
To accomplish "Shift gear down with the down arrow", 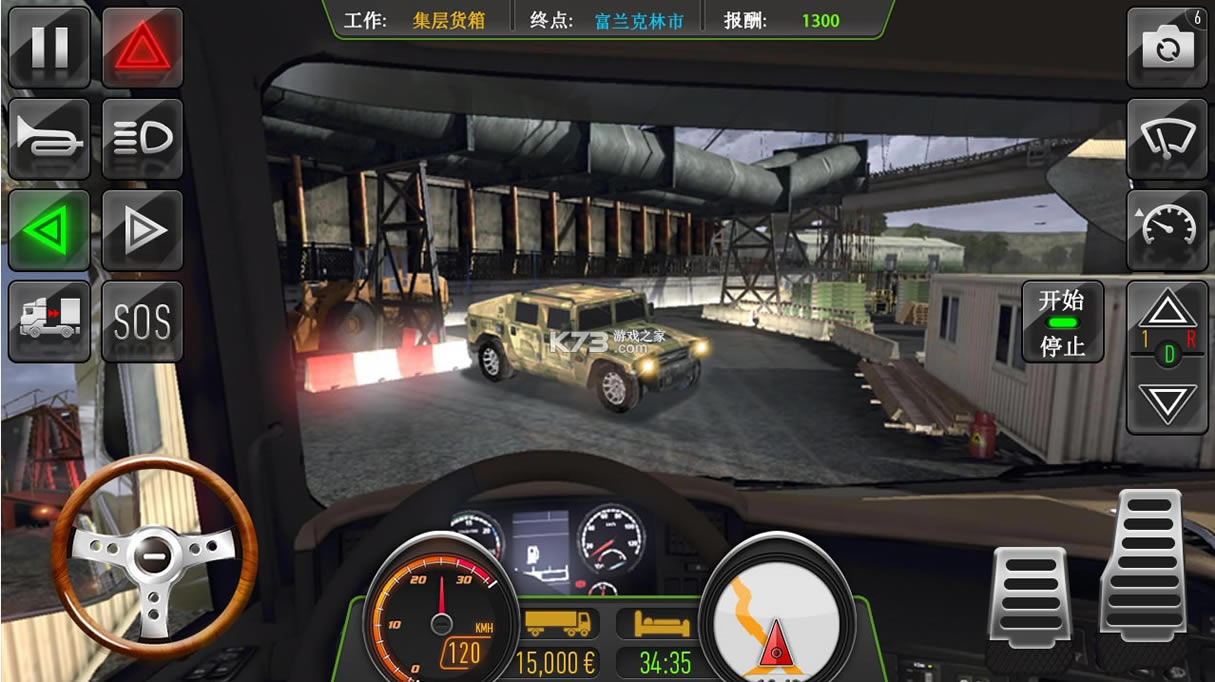I will pos(1167,402).
